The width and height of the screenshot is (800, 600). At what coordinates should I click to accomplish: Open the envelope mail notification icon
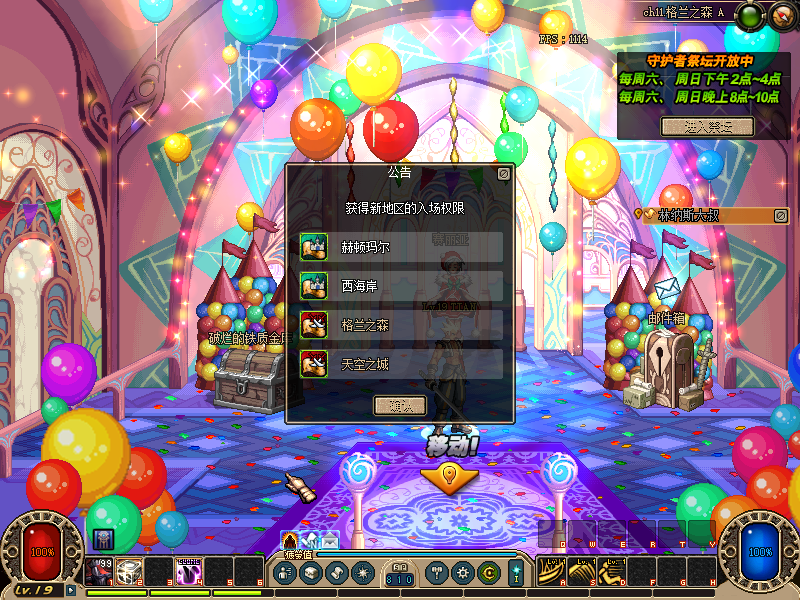pos(330,541)
